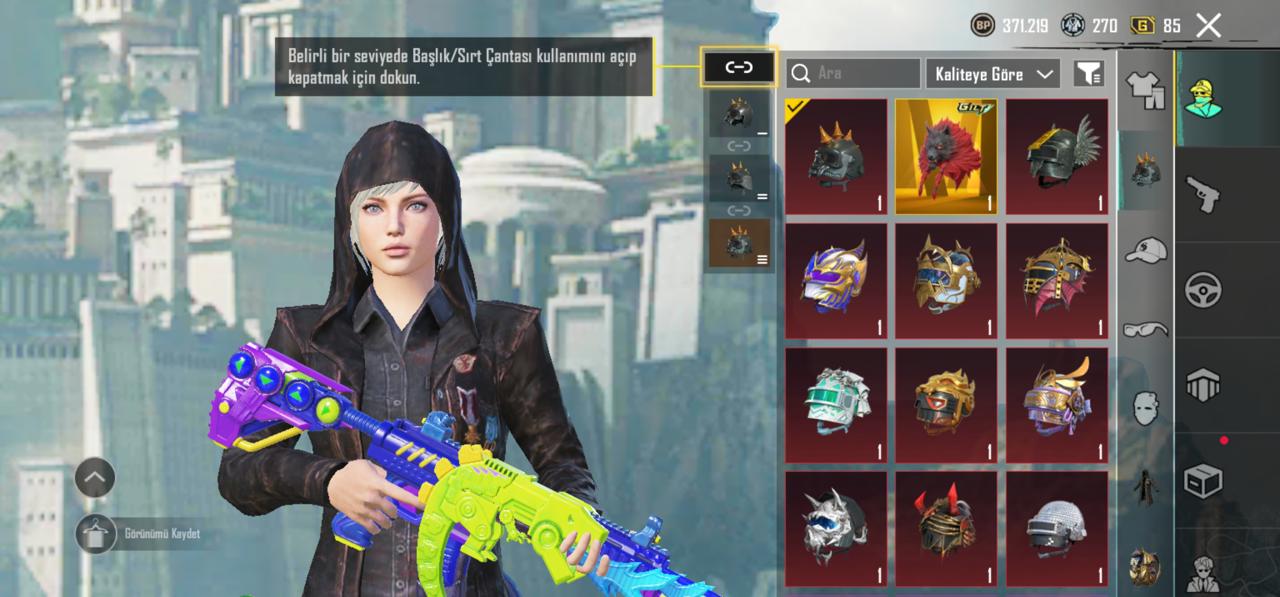Select the red-horned black helmet skin

(x=946, y=529)
